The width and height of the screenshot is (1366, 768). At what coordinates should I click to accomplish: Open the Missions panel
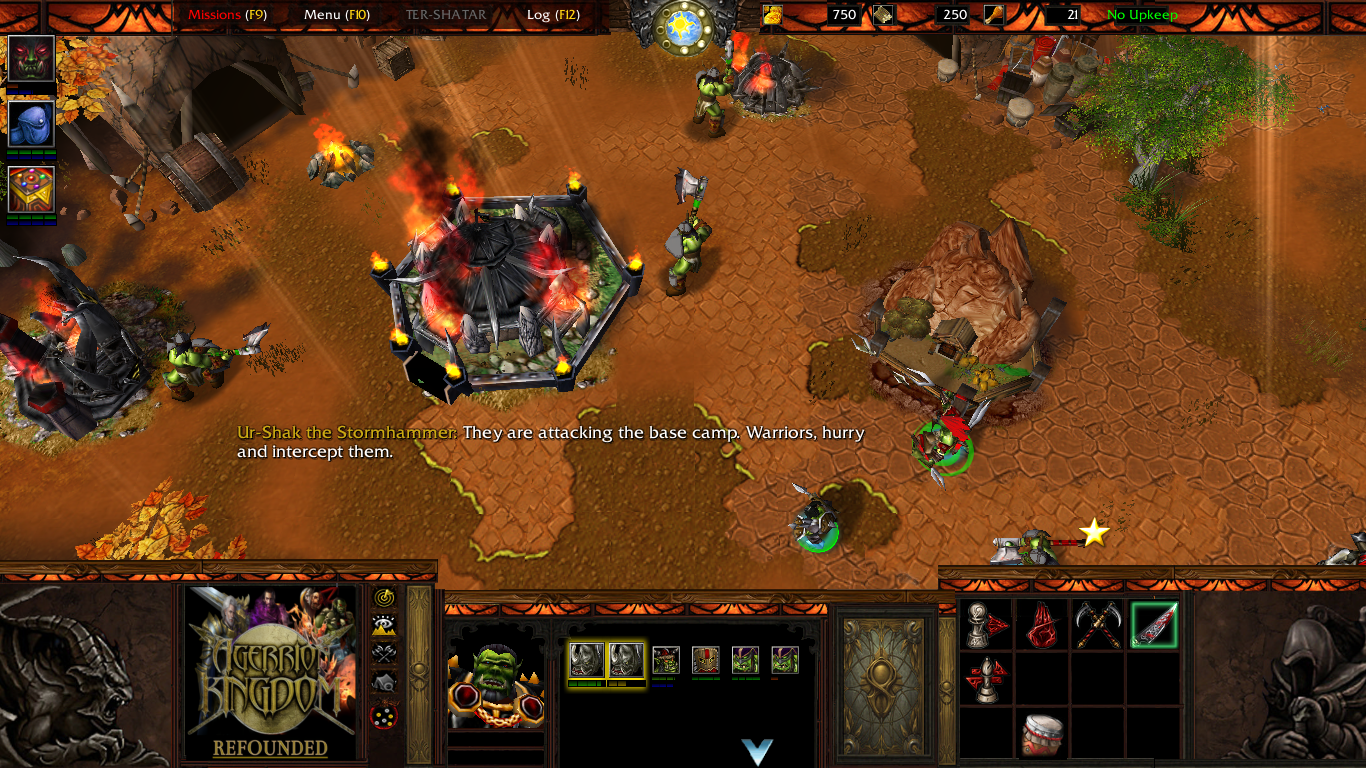pos(227,15)
